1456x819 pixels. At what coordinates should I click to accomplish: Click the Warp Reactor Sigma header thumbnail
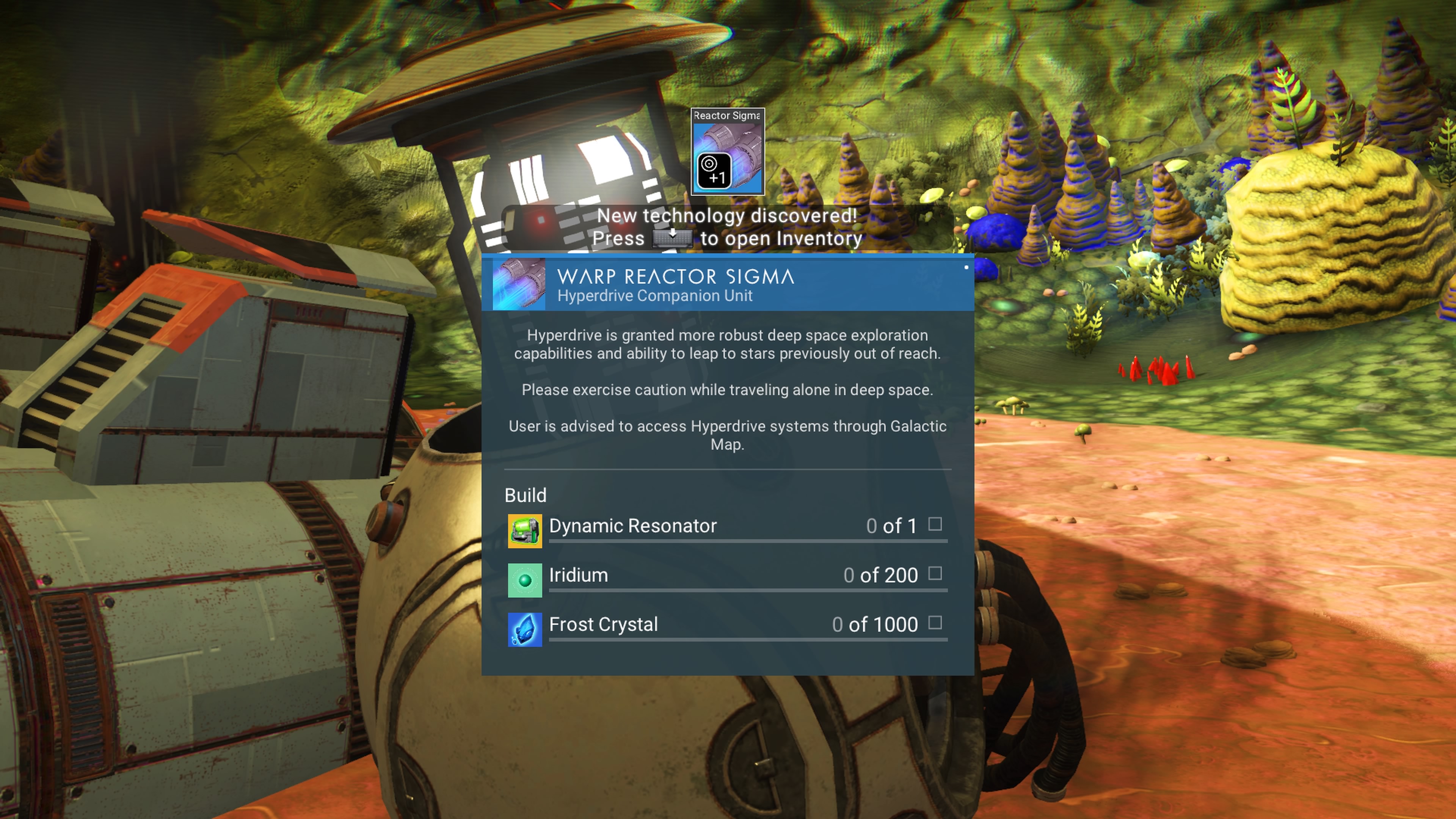pyautogui.click(x=519, y=284)
